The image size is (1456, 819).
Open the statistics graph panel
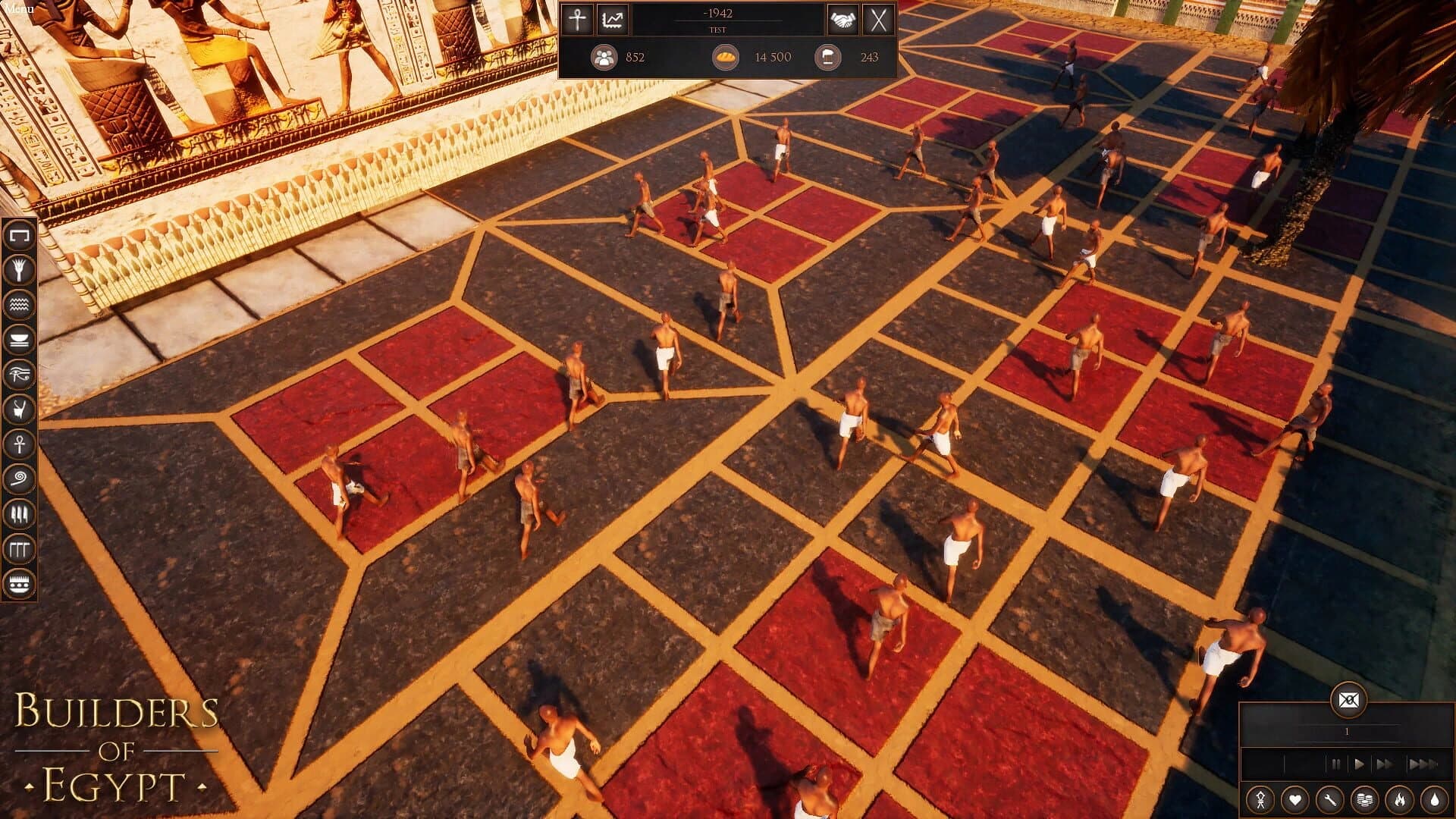611,20
